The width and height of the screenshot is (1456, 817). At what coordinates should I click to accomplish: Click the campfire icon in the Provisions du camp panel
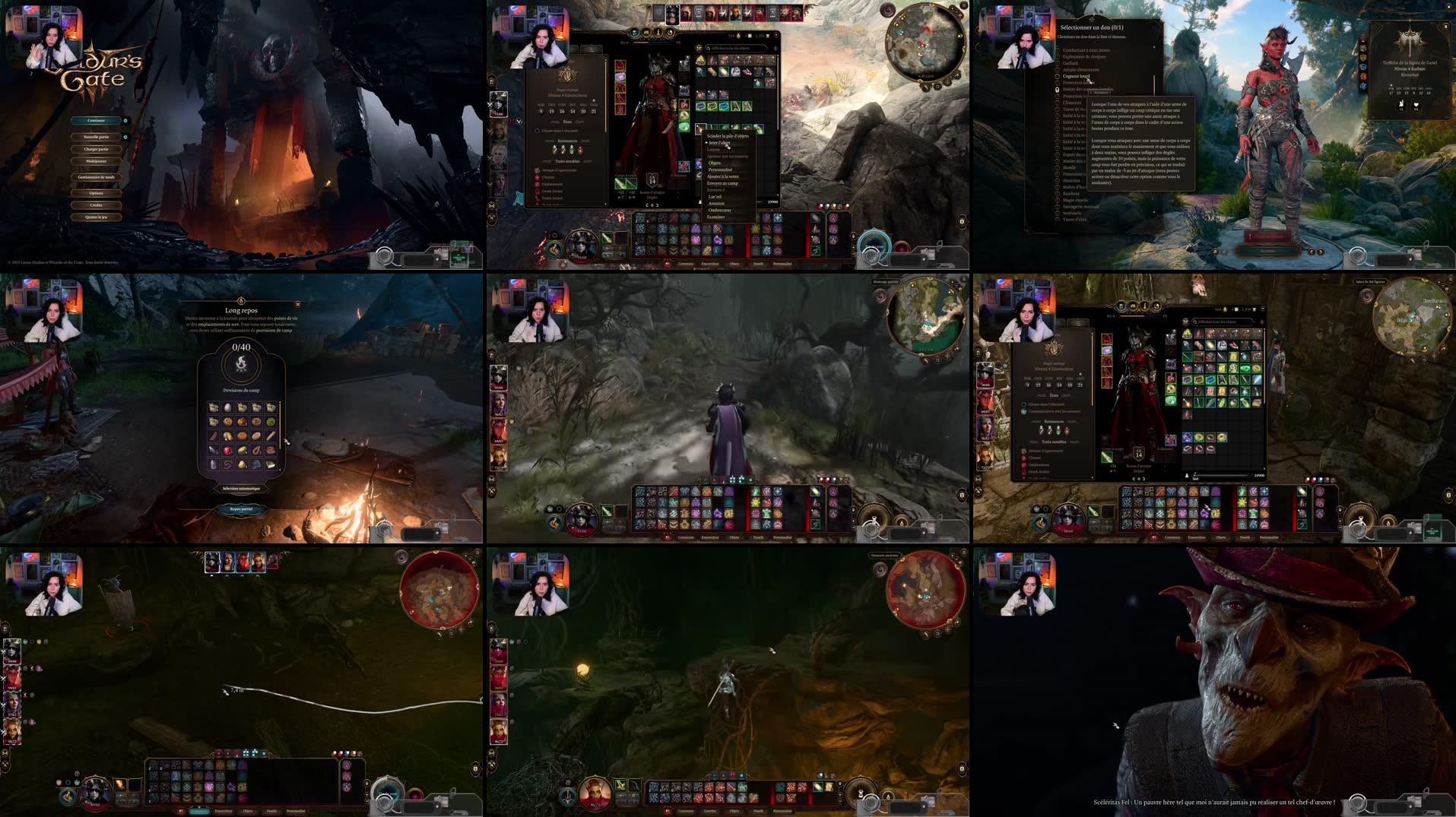coord(239,365)
